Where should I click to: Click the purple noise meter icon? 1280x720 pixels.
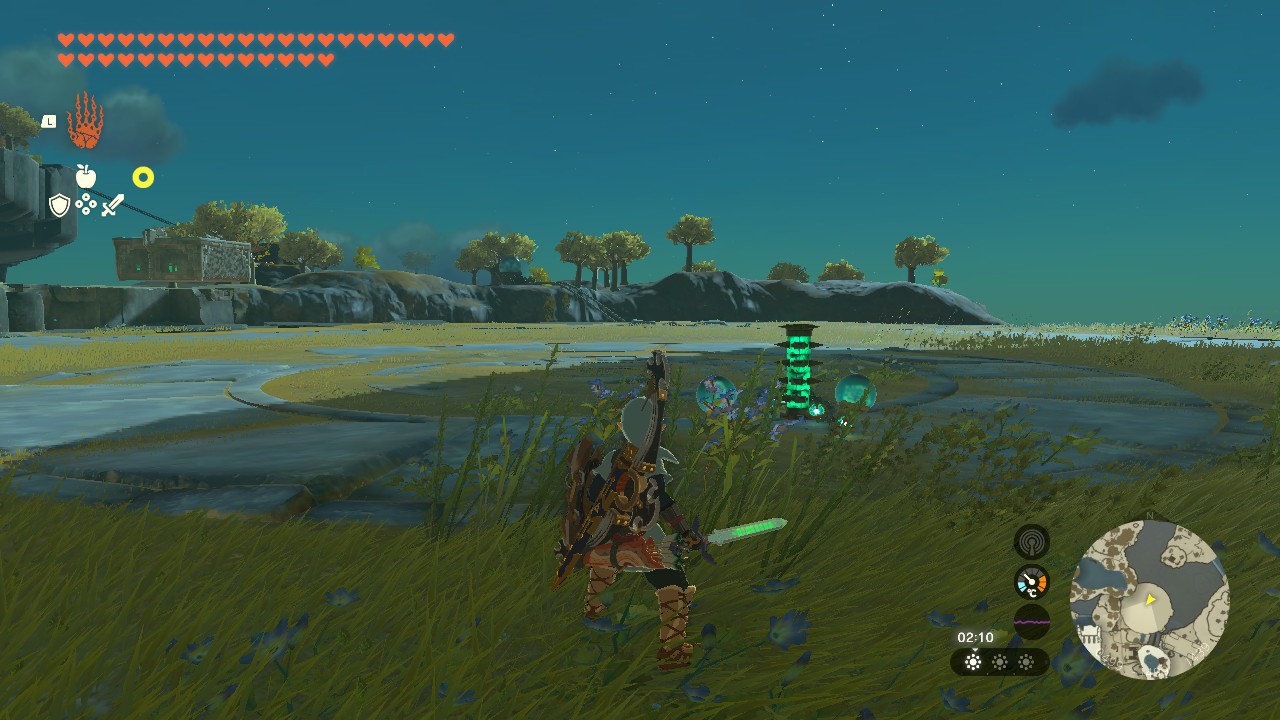(x=1032, y=622)
